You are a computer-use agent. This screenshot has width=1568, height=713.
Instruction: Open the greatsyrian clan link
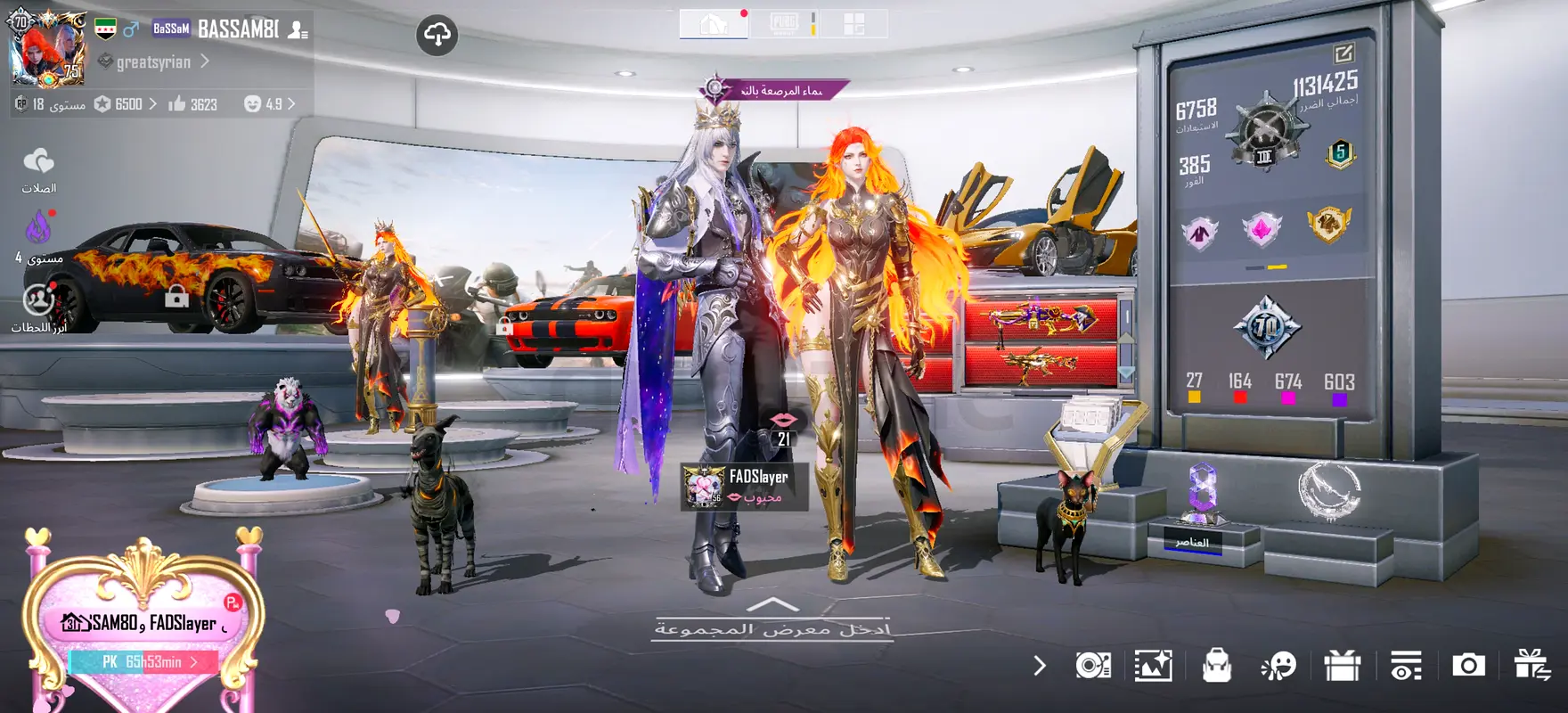(x=155, y=61)
